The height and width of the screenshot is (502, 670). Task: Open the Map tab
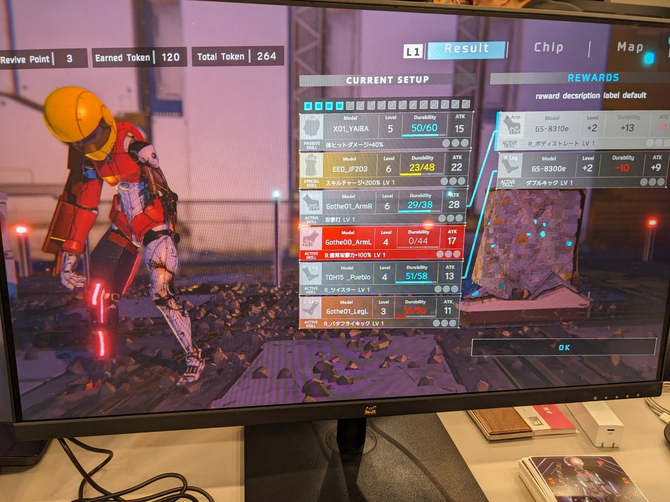630,47
